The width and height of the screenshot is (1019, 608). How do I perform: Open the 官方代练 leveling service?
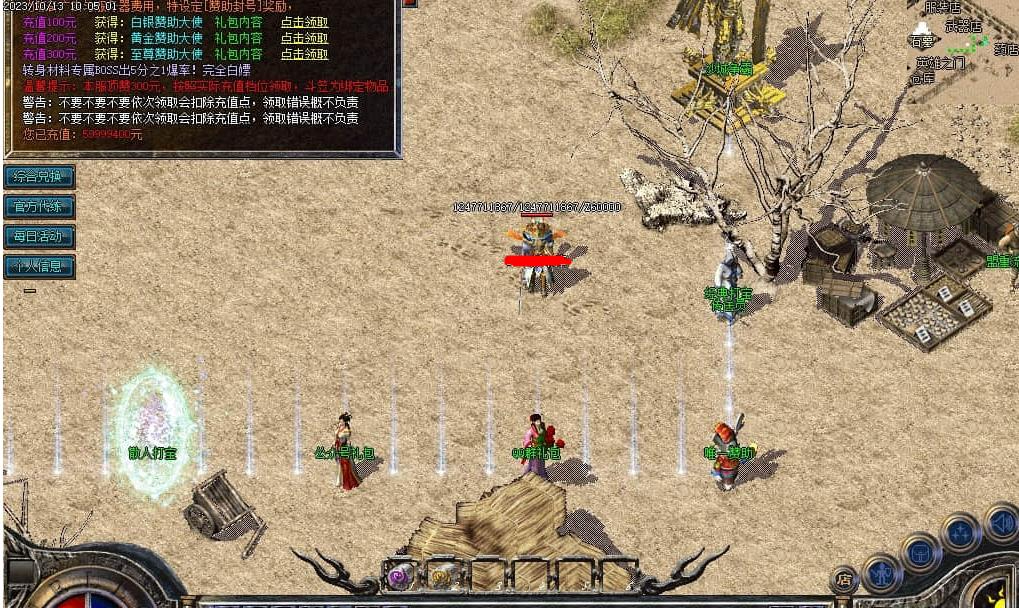click(x=39, y=207)
